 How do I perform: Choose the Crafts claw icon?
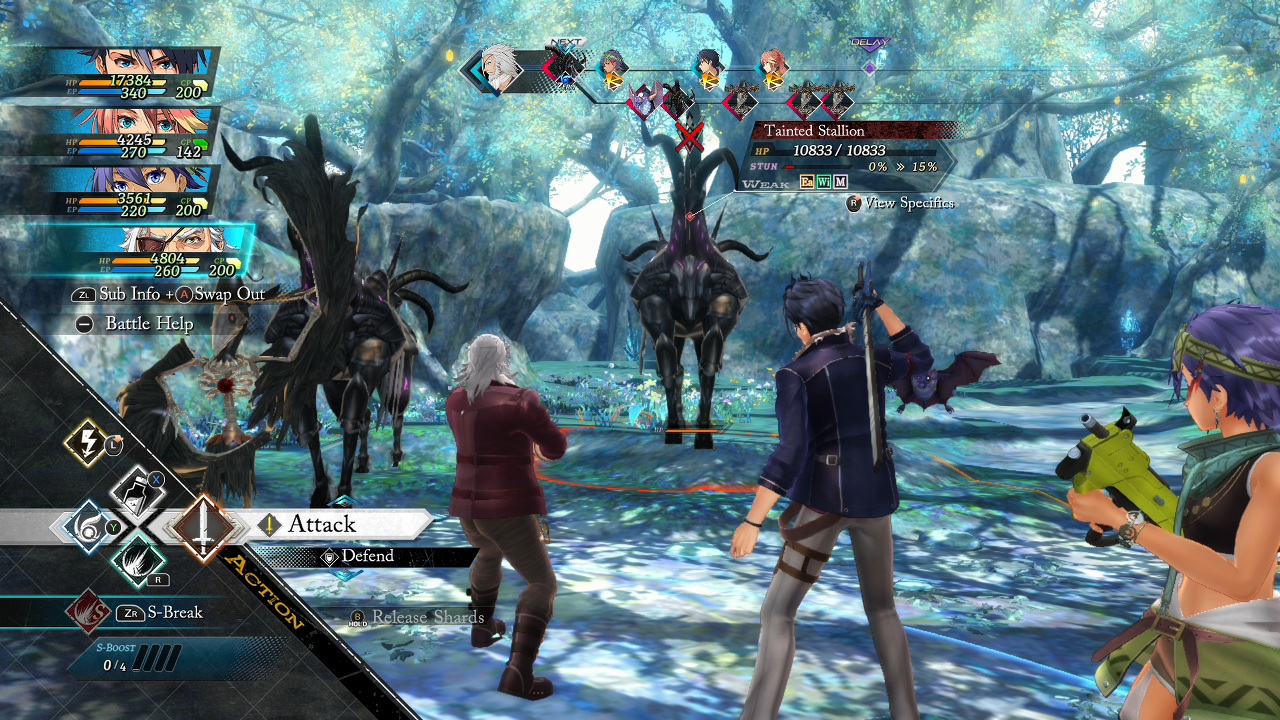(140, 565)
